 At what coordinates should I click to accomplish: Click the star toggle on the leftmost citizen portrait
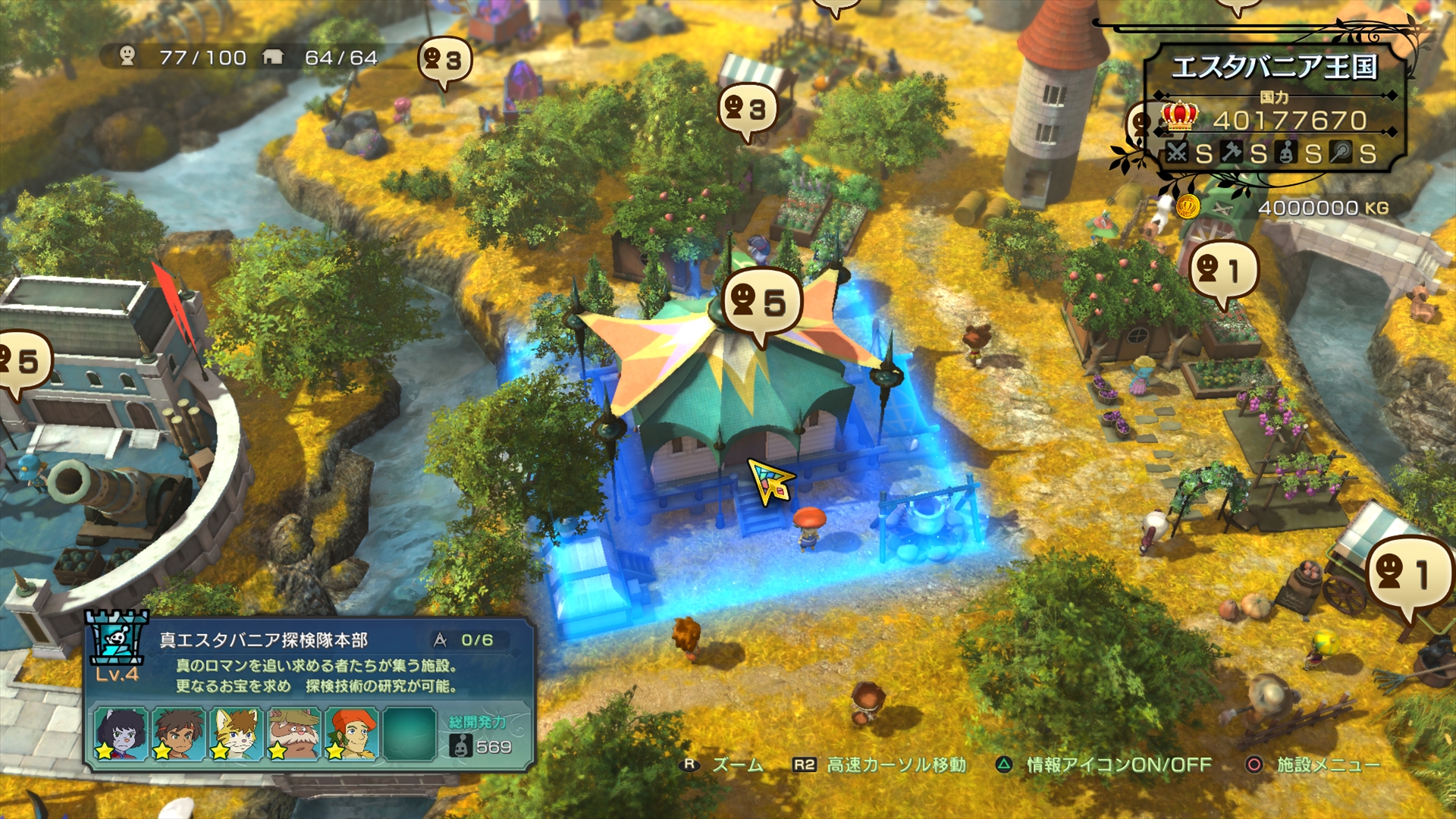(105, 752)
